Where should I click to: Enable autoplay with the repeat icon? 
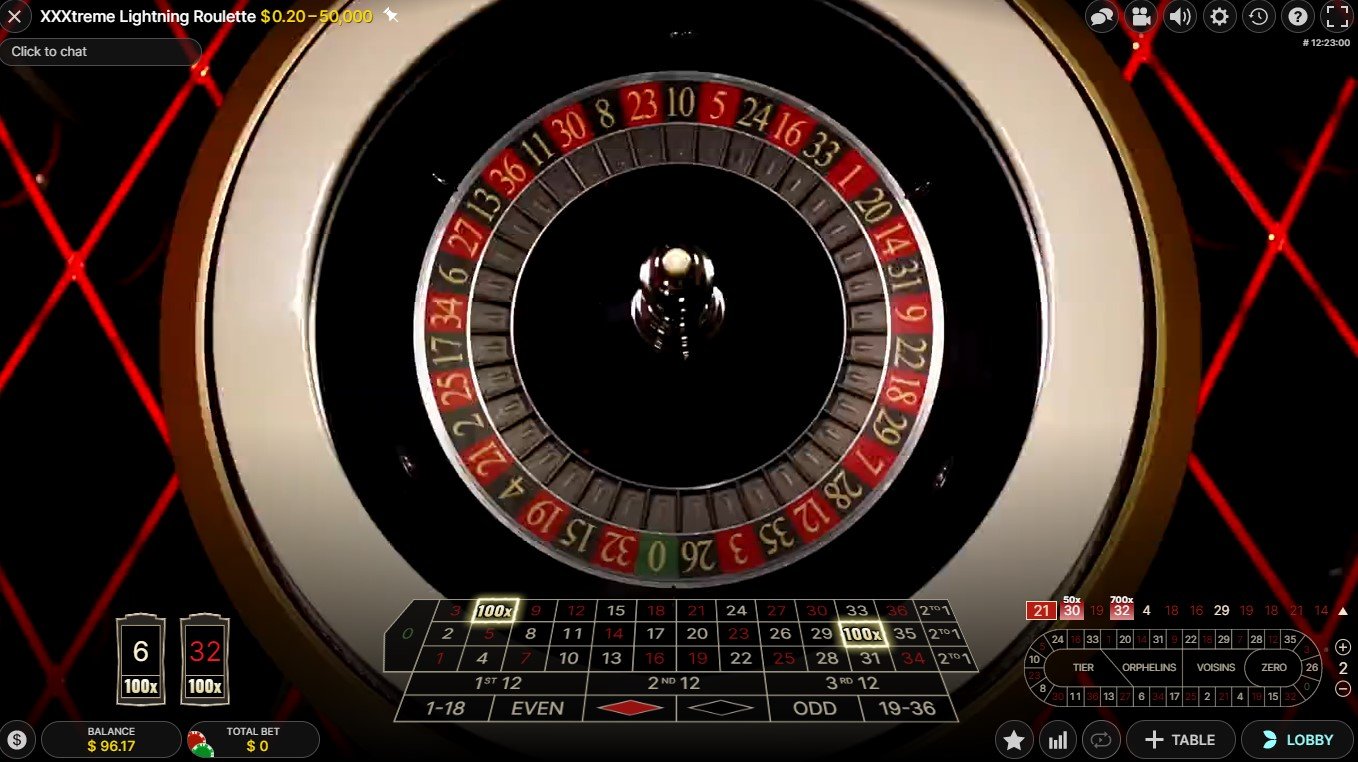click(1101, 740)
